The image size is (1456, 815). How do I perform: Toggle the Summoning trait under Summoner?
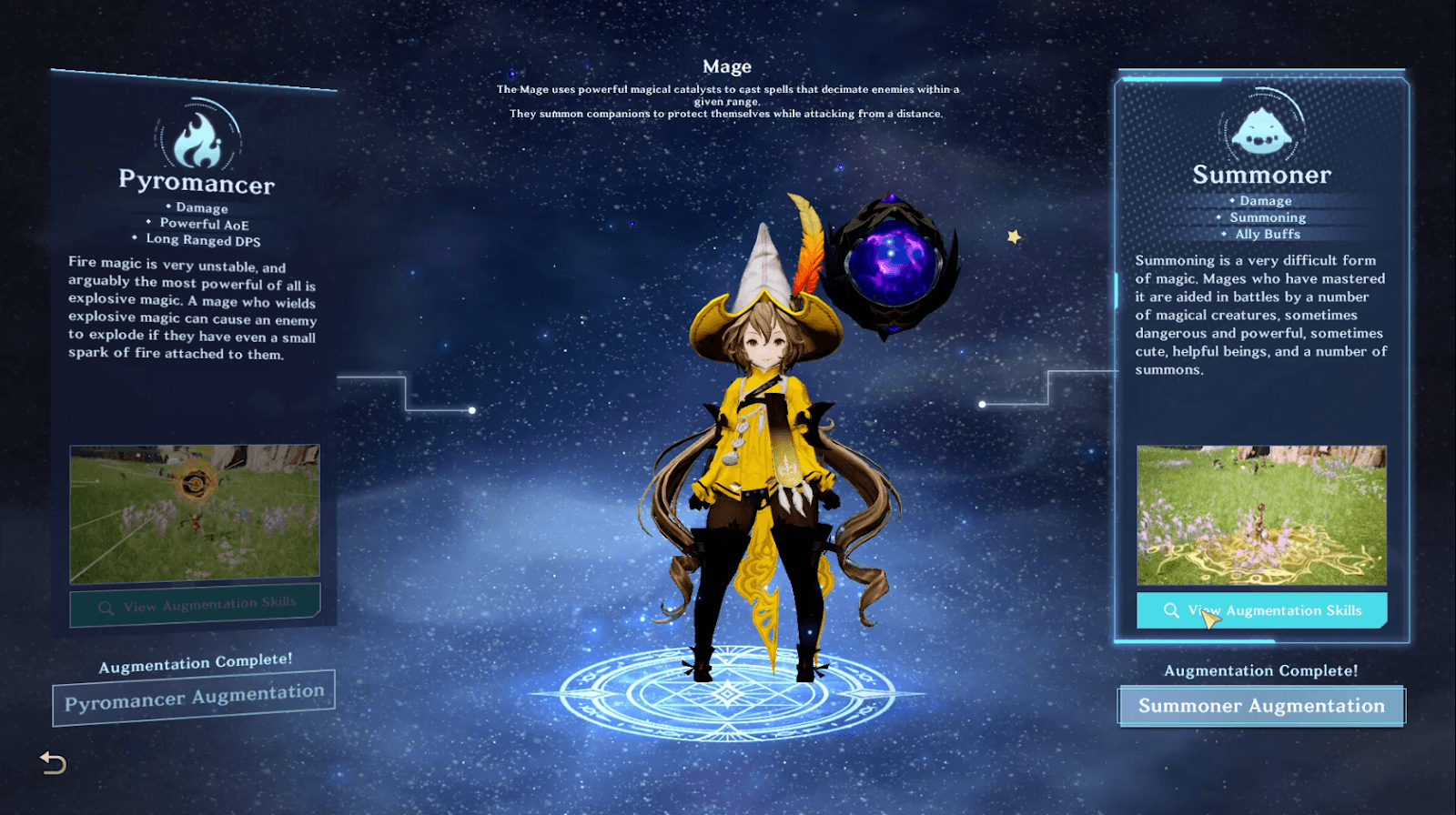(1268, 217)
